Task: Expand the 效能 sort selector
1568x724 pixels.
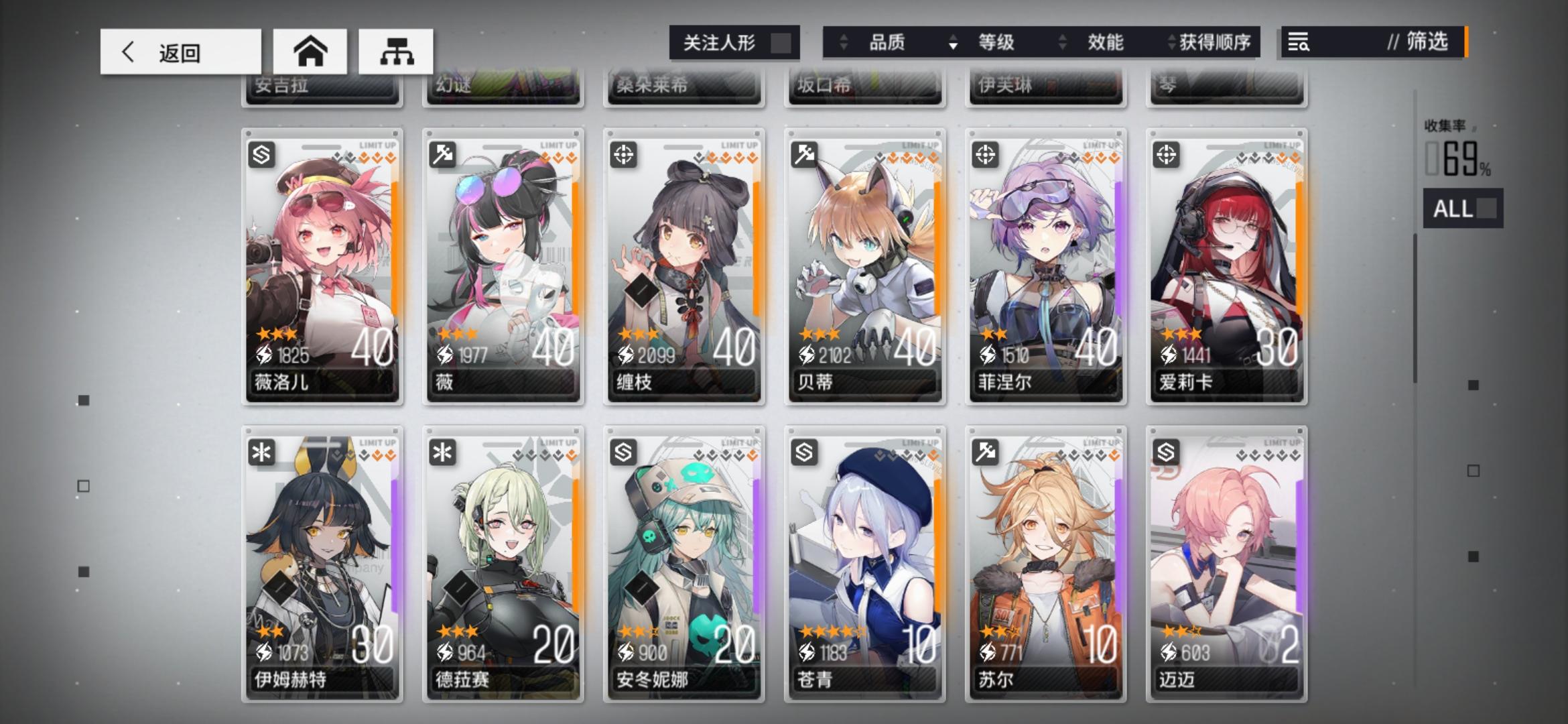Action: [1106, 42]
